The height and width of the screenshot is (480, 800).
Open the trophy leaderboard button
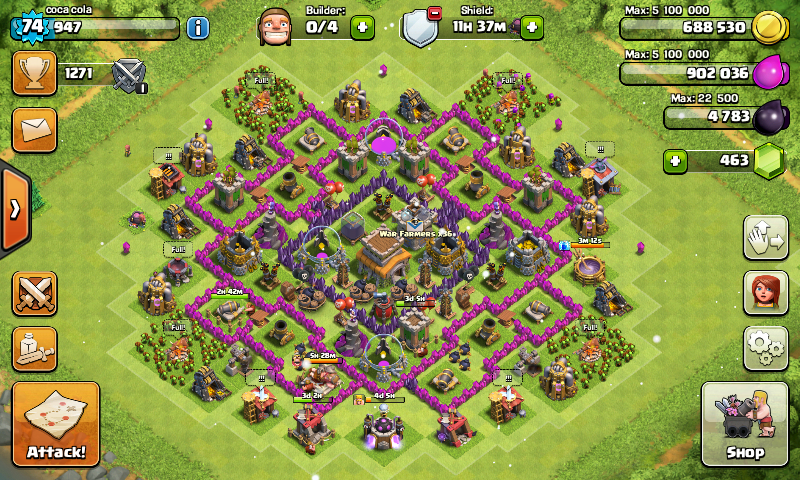click(34, 73)
